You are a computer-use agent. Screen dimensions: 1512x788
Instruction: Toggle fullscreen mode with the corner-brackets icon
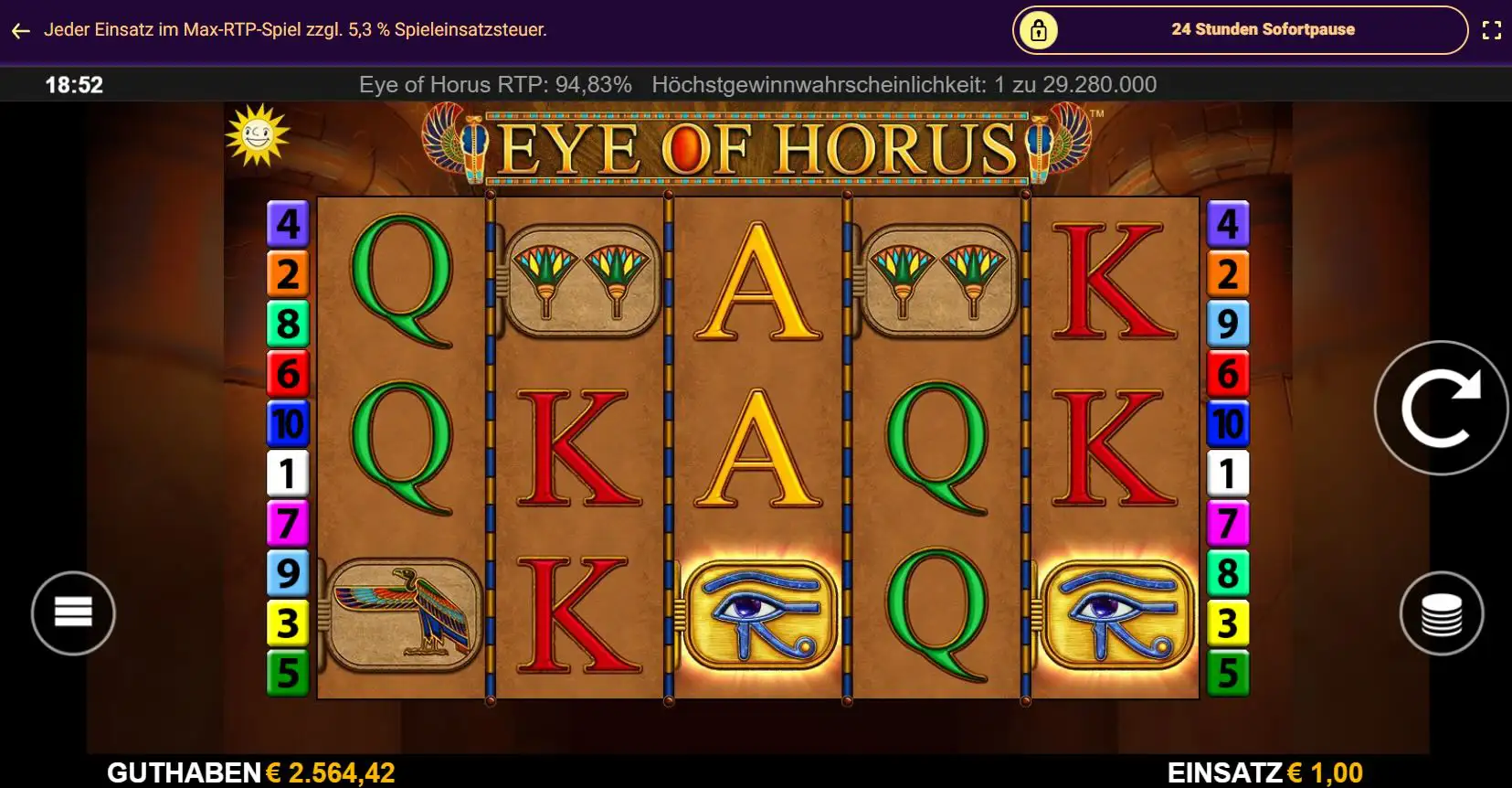click(x=1491, y=30)
